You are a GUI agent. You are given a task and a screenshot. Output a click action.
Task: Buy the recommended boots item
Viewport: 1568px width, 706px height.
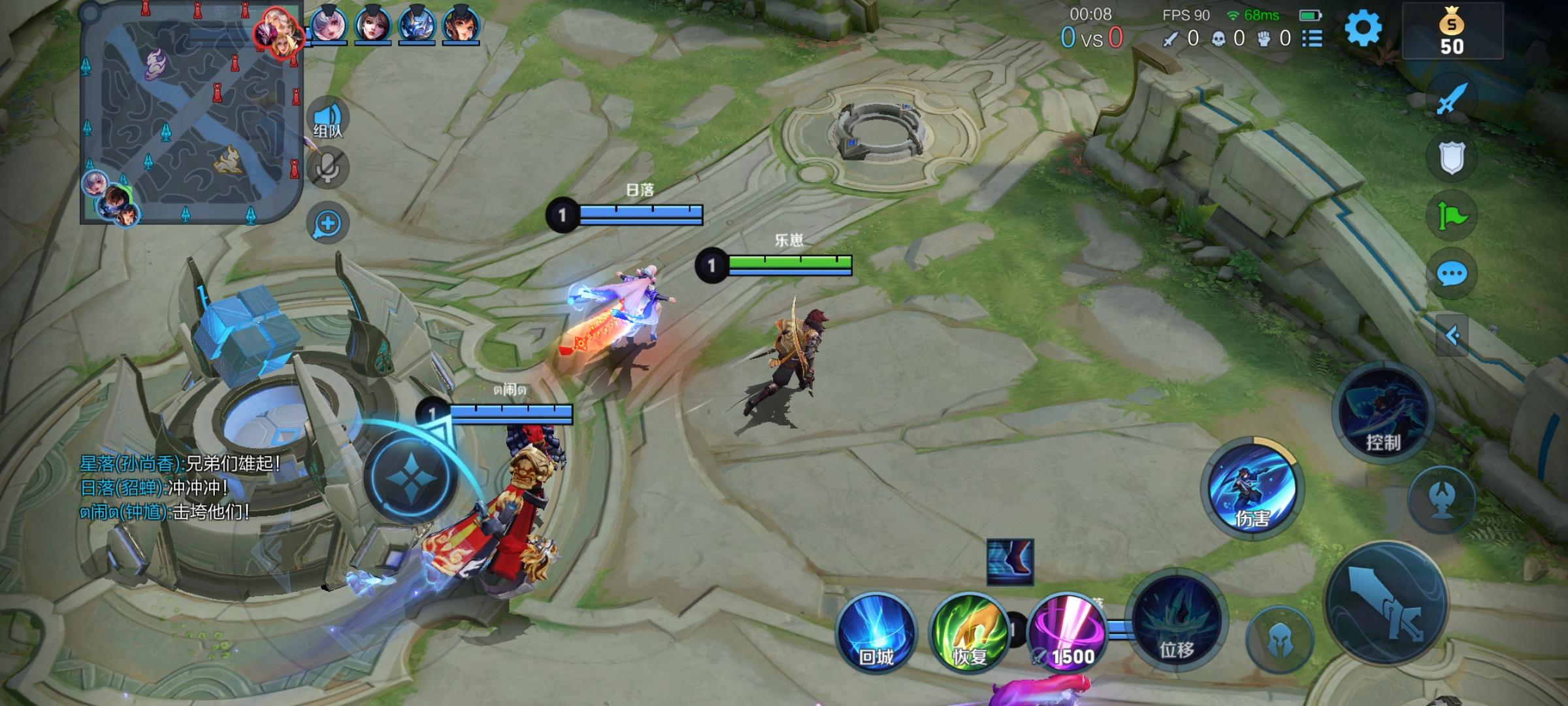point(1010,562)
